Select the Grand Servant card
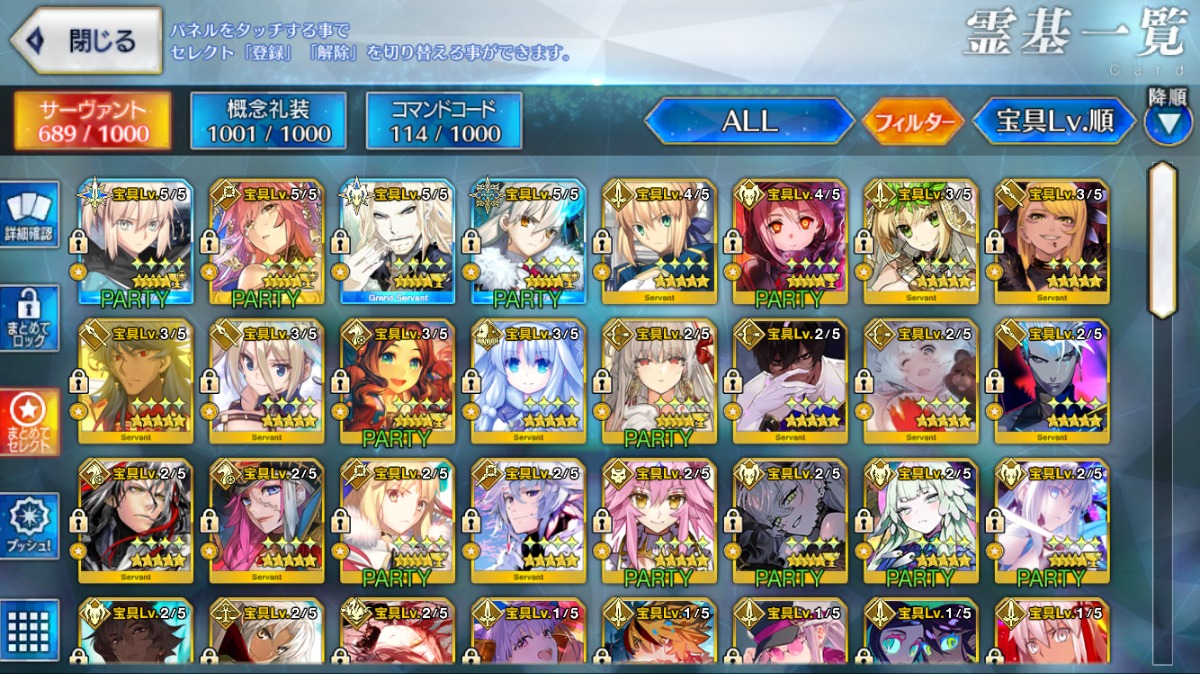The image size is (1200, 674). coord(397,243)
